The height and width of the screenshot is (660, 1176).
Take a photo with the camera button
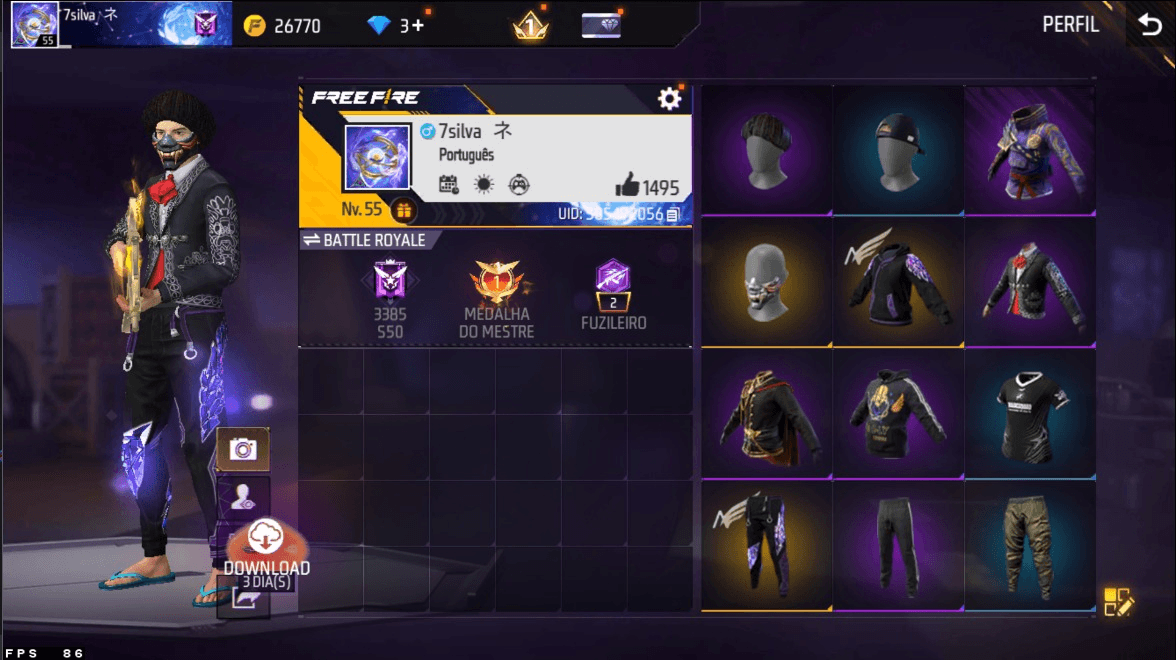pos(242,448)
